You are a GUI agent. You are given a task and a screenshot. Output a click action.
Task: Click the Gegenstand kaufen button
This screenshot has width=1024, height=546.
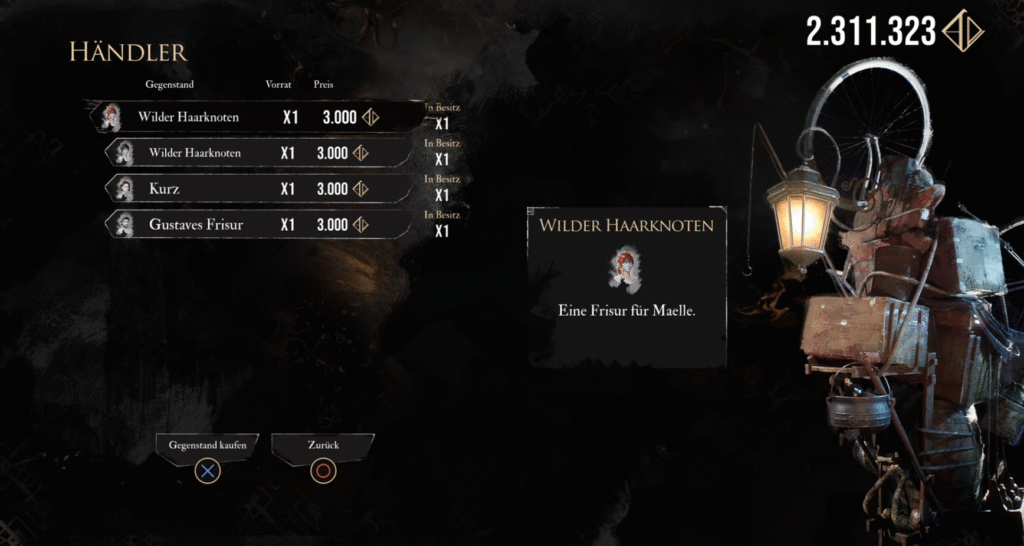[208, 443]
